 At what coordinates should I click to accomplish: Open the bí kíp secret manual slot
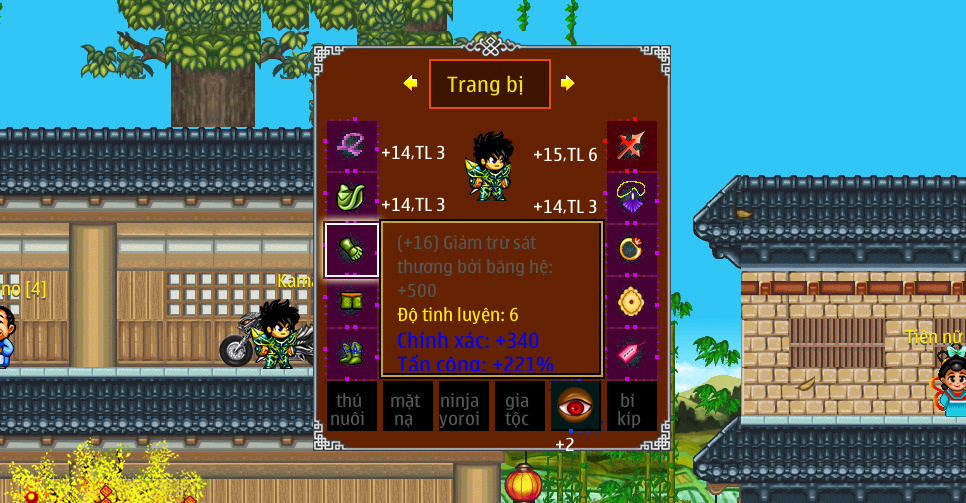pyautogui.click(x=632, y=406)
